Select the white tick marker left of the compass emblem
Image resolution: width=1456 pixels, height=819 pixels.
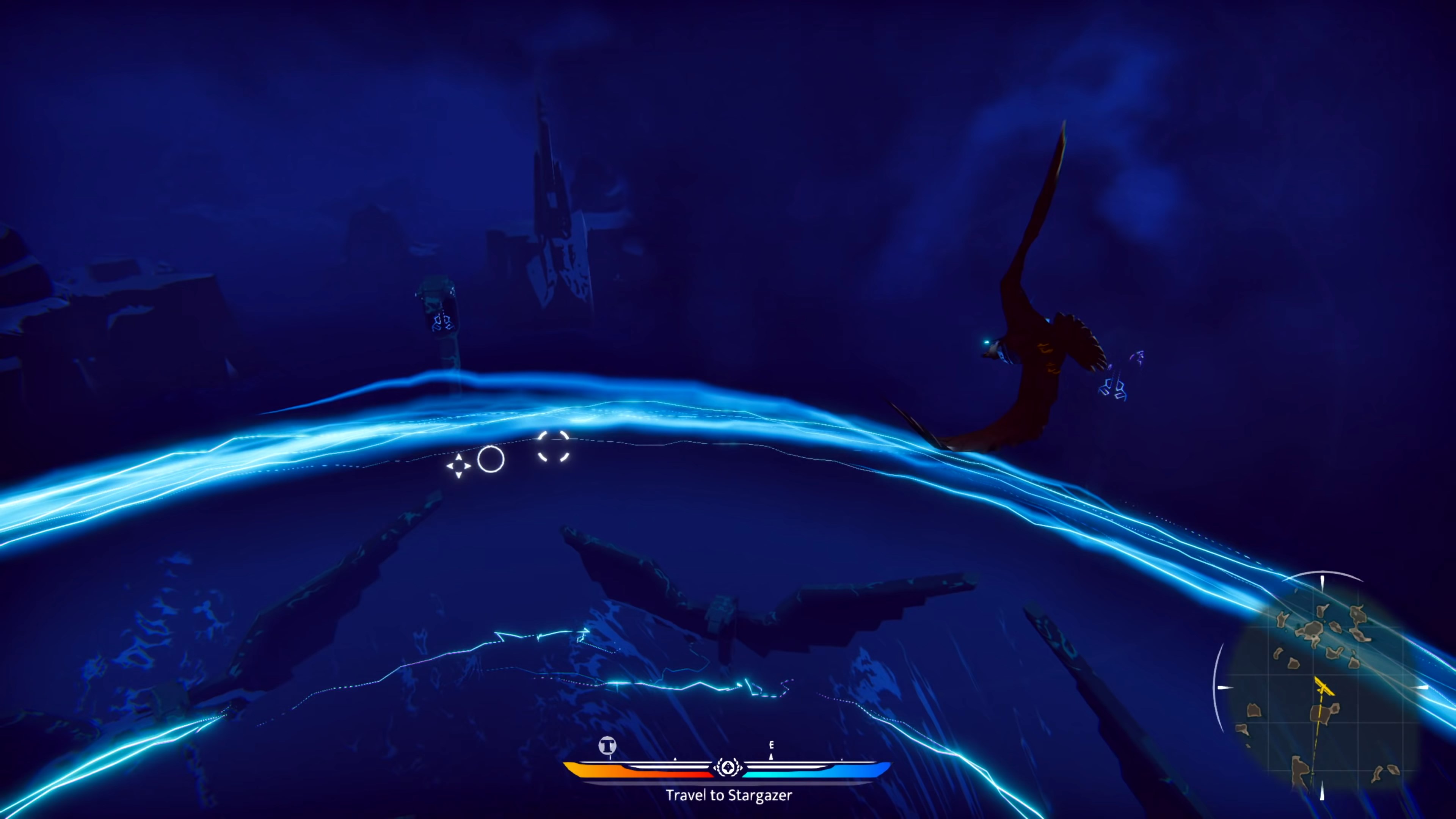675,759
